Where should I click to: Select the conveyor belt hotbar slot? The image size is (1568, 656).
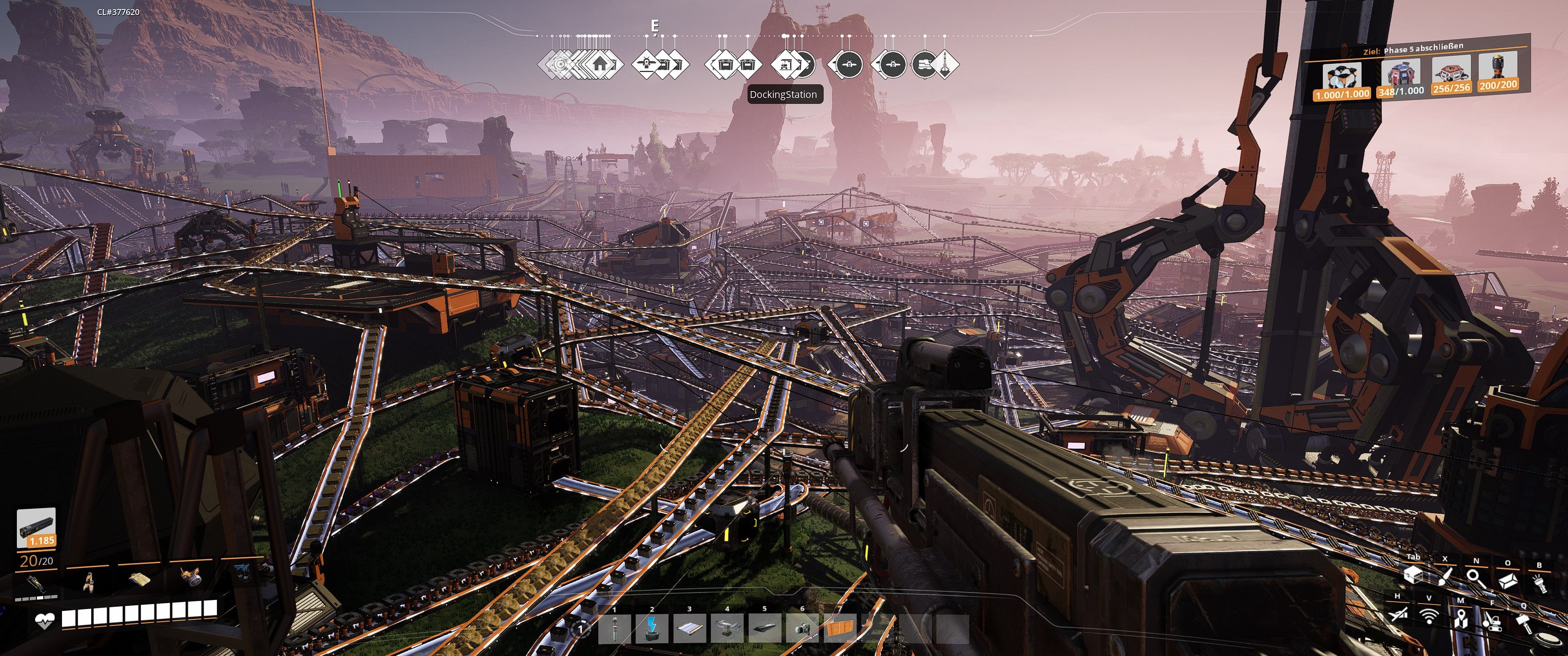[690, 629]
